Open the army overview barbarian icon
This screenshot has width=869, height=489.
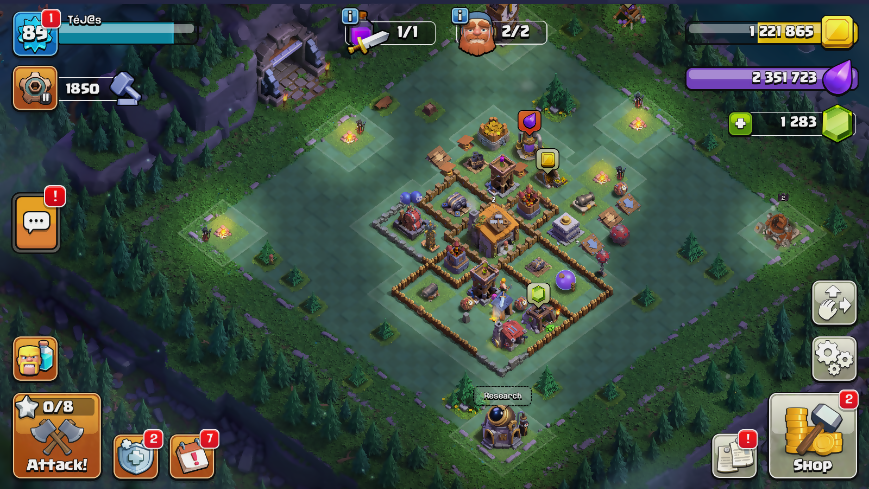point(35,358)
